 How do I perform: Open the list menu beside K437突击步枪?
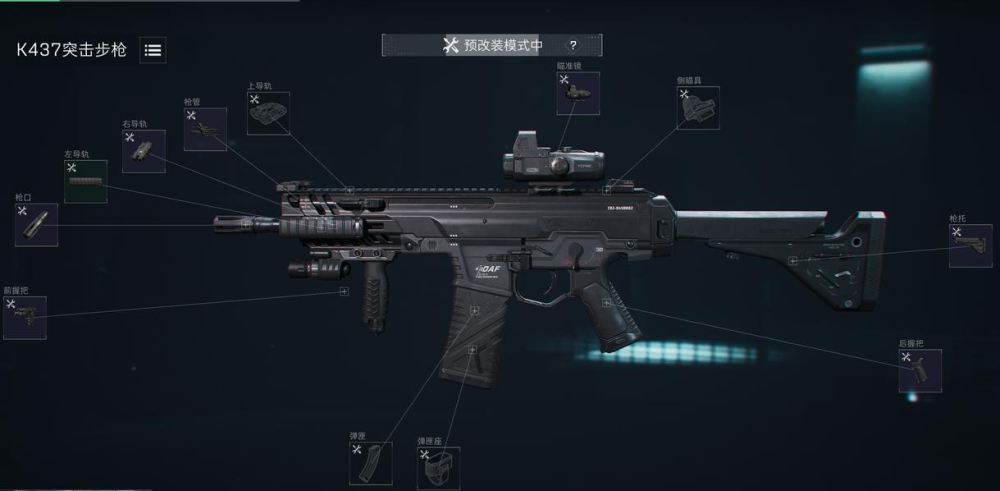click(x=153, y=50)
